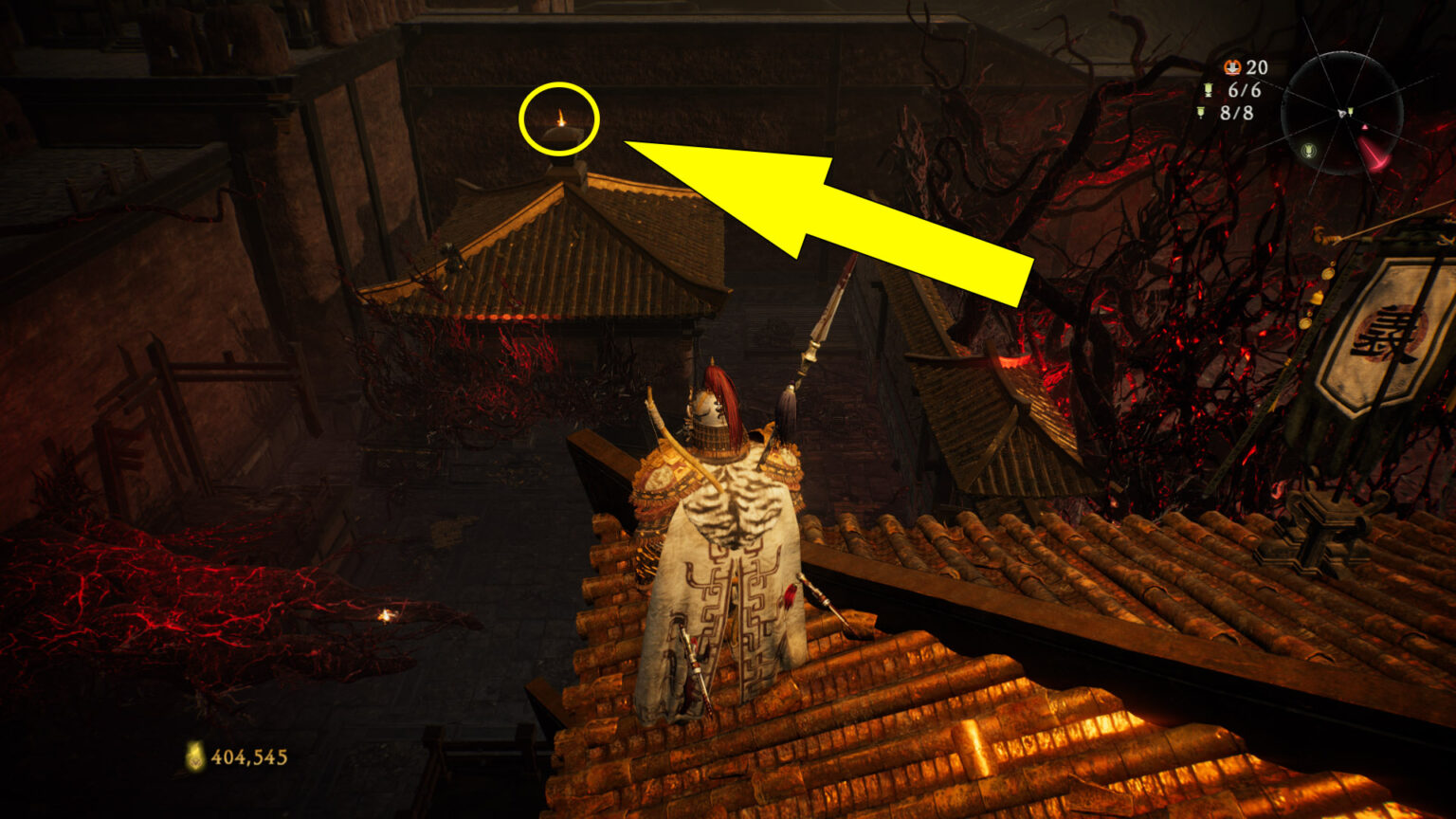Select the green battle flag icon on the compass
Viewport: 1456px width, 819px height.
point(1351,112)
